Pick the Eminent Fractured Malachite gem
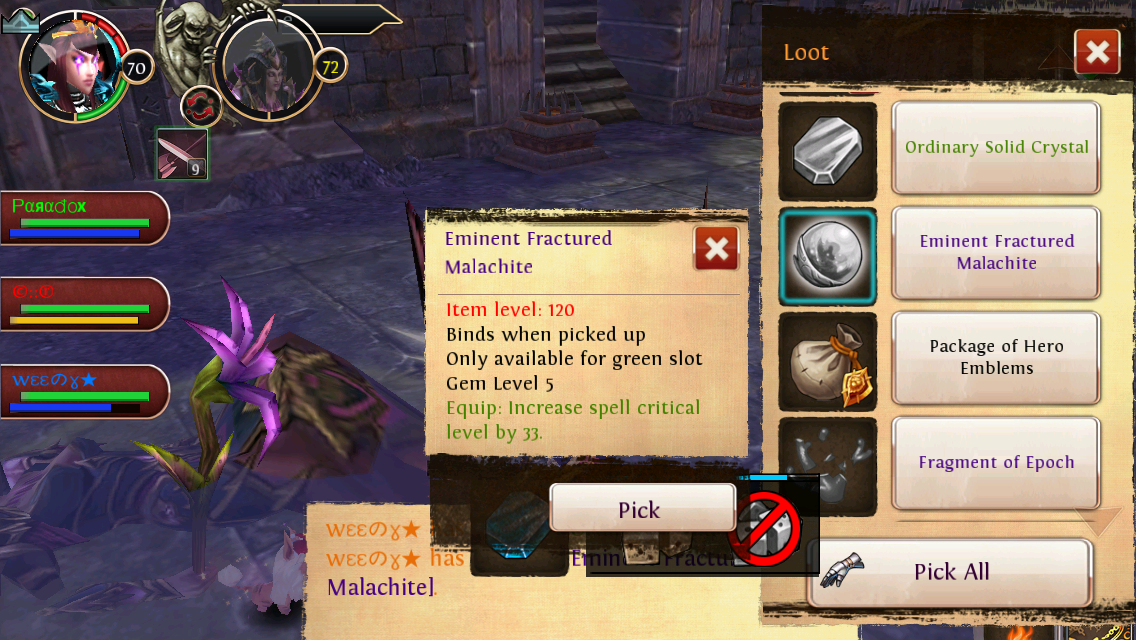This screenshot has height=640, width=1136. [x=640, y=509]
